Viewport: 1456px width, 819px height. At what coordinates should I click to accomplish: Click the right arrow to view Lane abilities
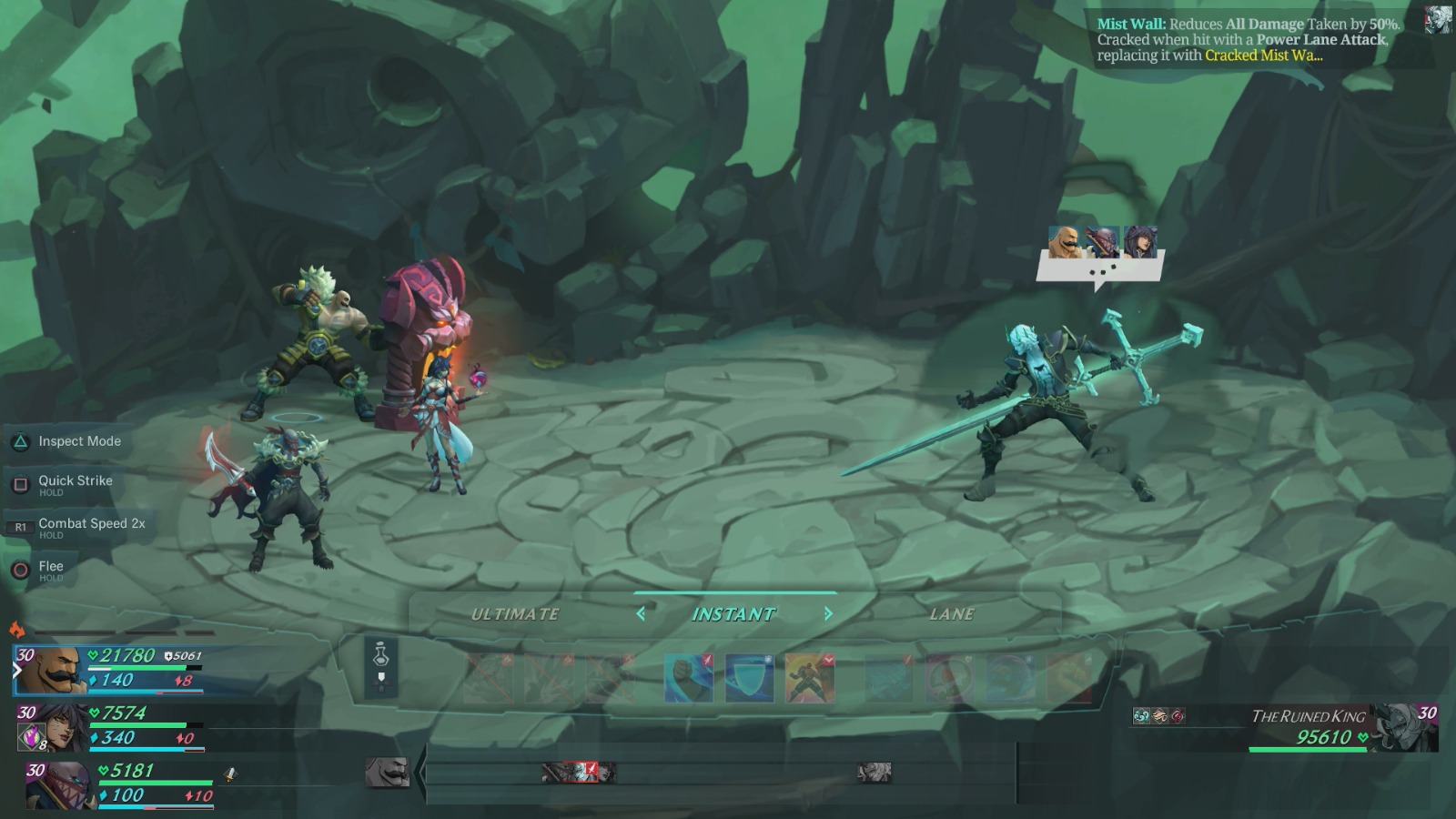pos(829,613)
